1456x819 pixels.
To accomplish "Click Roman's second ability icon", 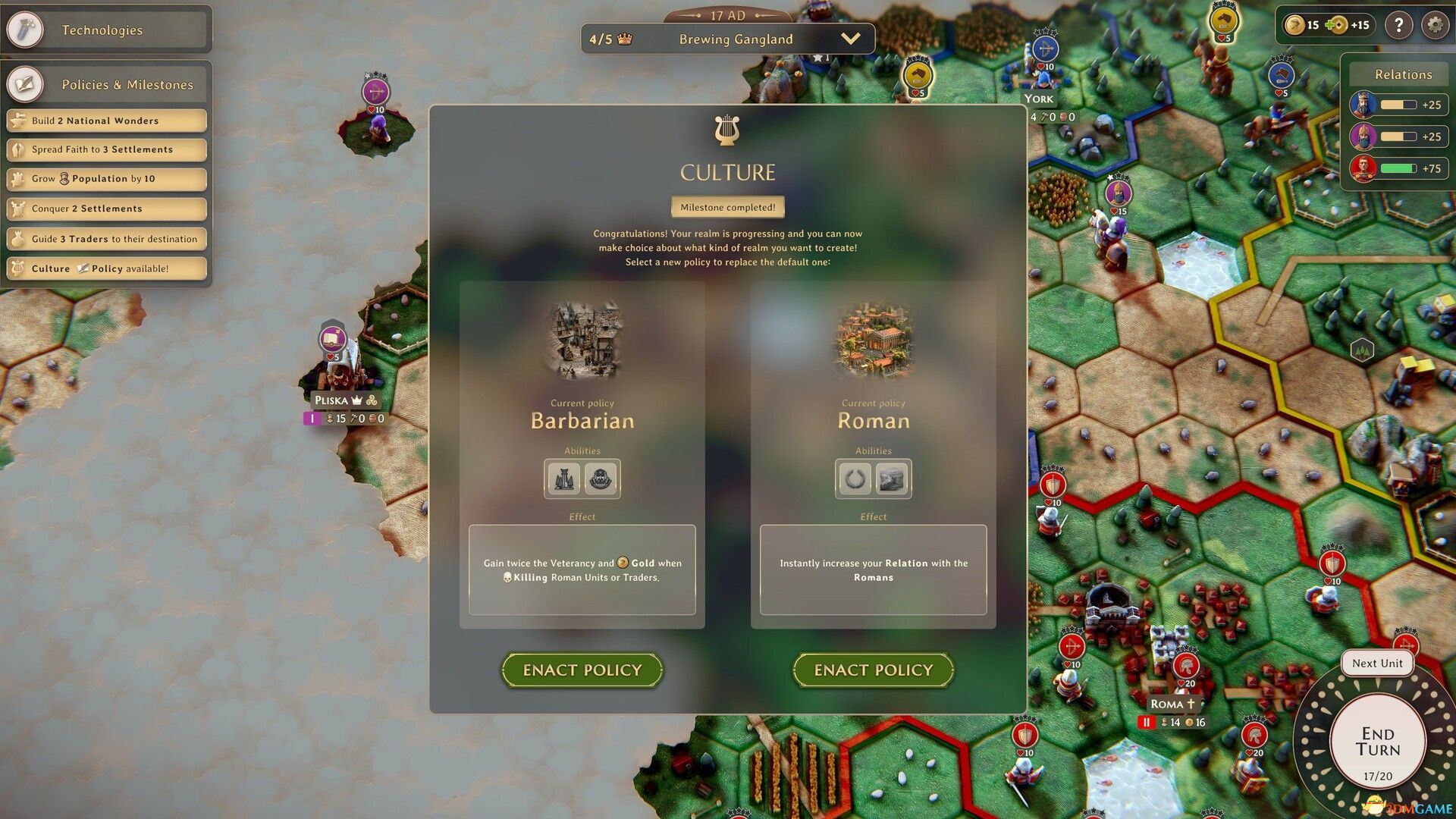I will pyautogui.click(x=893, y=479).
